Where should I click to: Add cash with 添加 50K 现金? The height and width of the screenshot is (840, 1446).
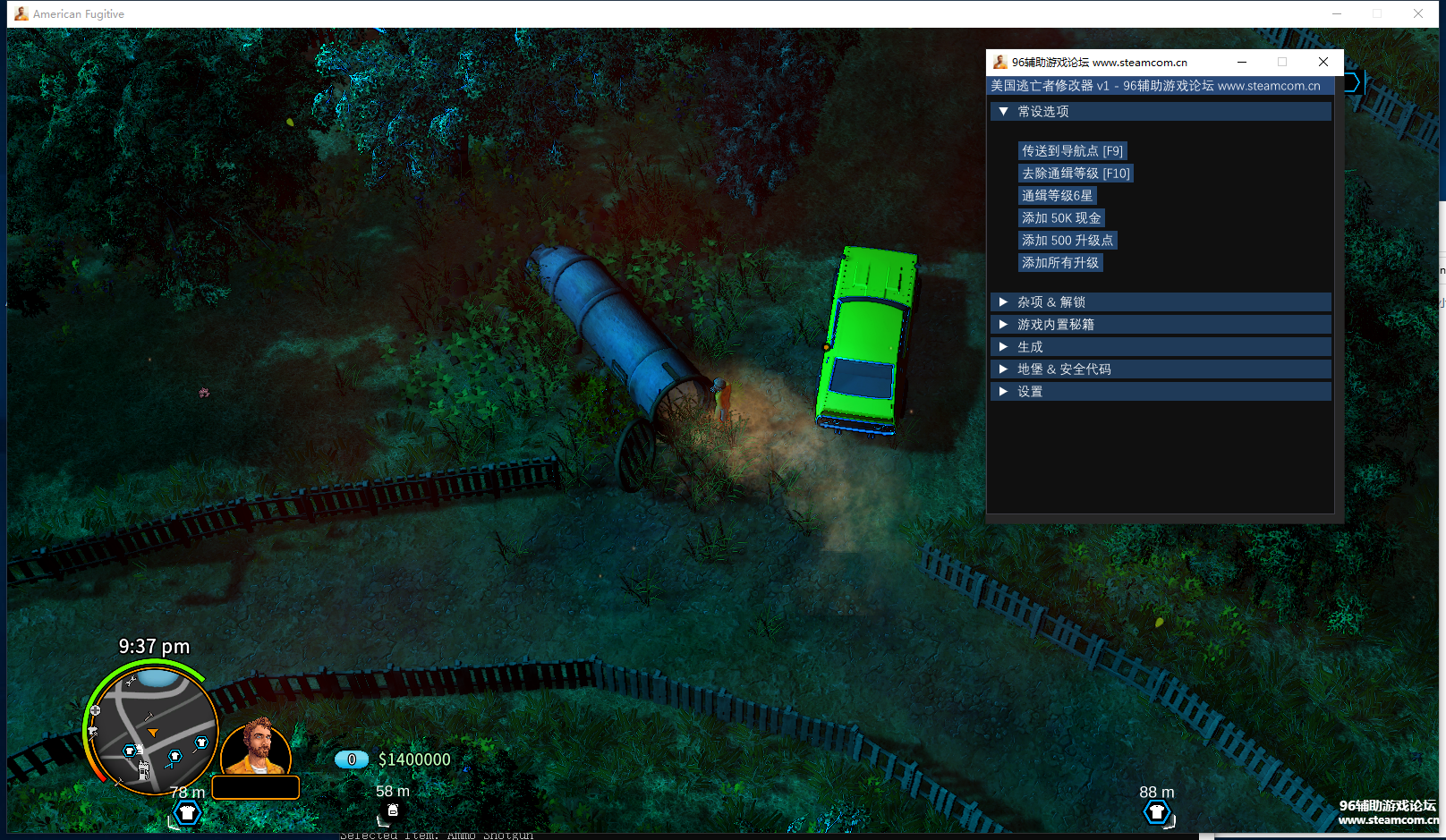pyautogui.click(x=1061, y=218)
